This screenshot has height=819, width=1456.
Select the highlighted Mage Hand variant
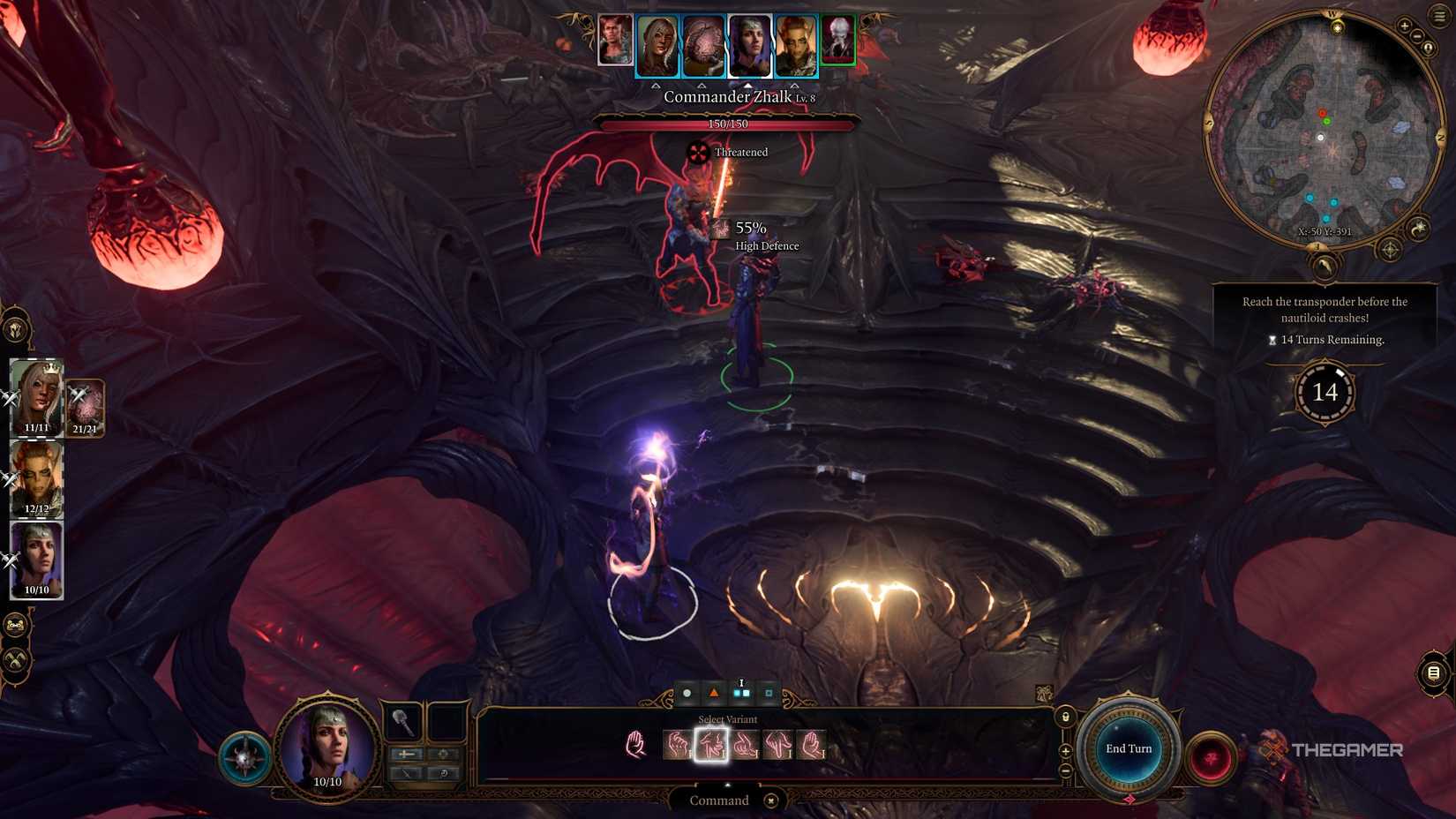pyautogui.click(x=712, y=746)
